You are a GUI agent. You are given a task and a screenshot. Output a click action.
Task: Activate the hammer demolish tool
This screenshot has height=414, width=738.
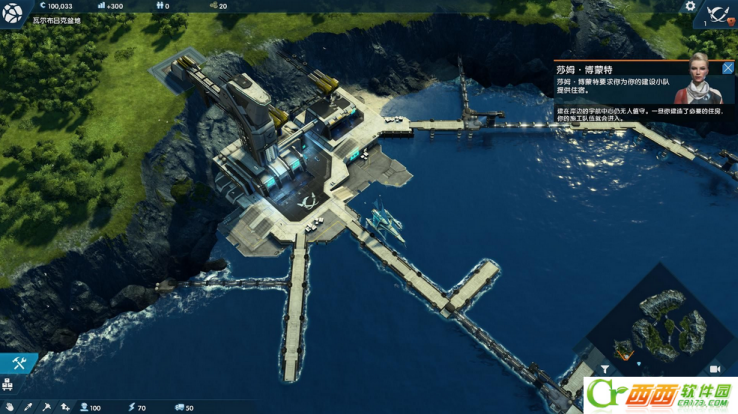[x=47, y=407]
